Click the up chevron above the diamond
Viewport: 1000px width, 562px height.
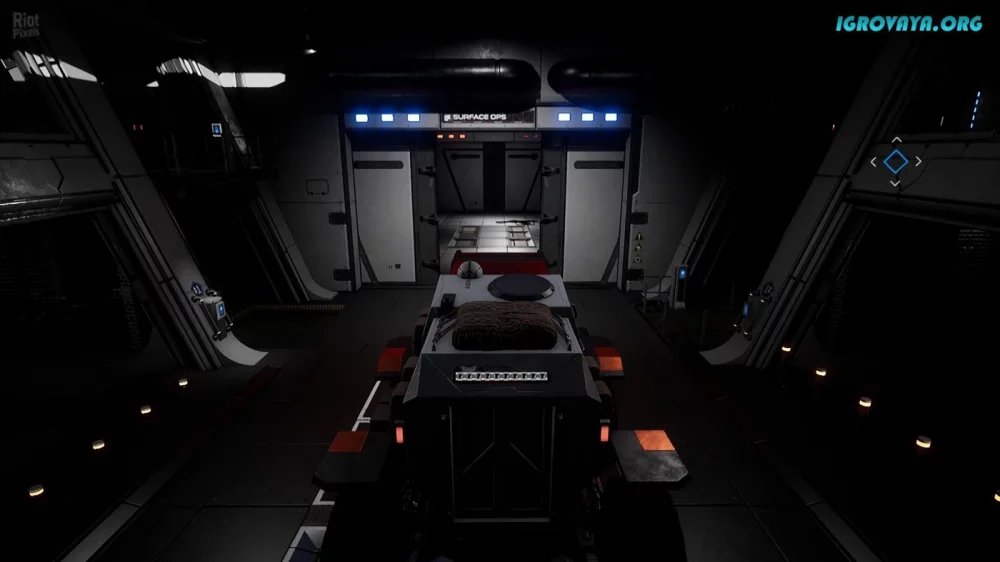pyautogui.click(x=896, y=140)
